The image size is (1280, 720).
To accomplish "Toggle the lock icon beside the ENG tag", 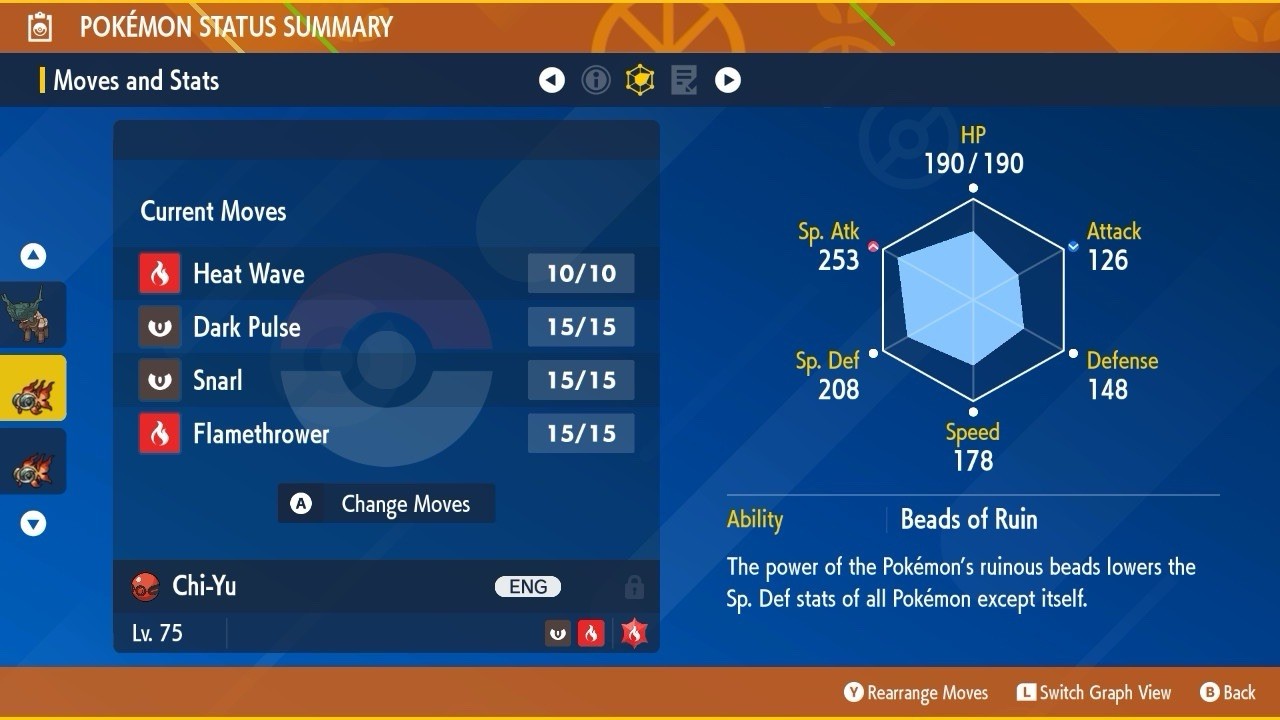I will click(634, 587).
